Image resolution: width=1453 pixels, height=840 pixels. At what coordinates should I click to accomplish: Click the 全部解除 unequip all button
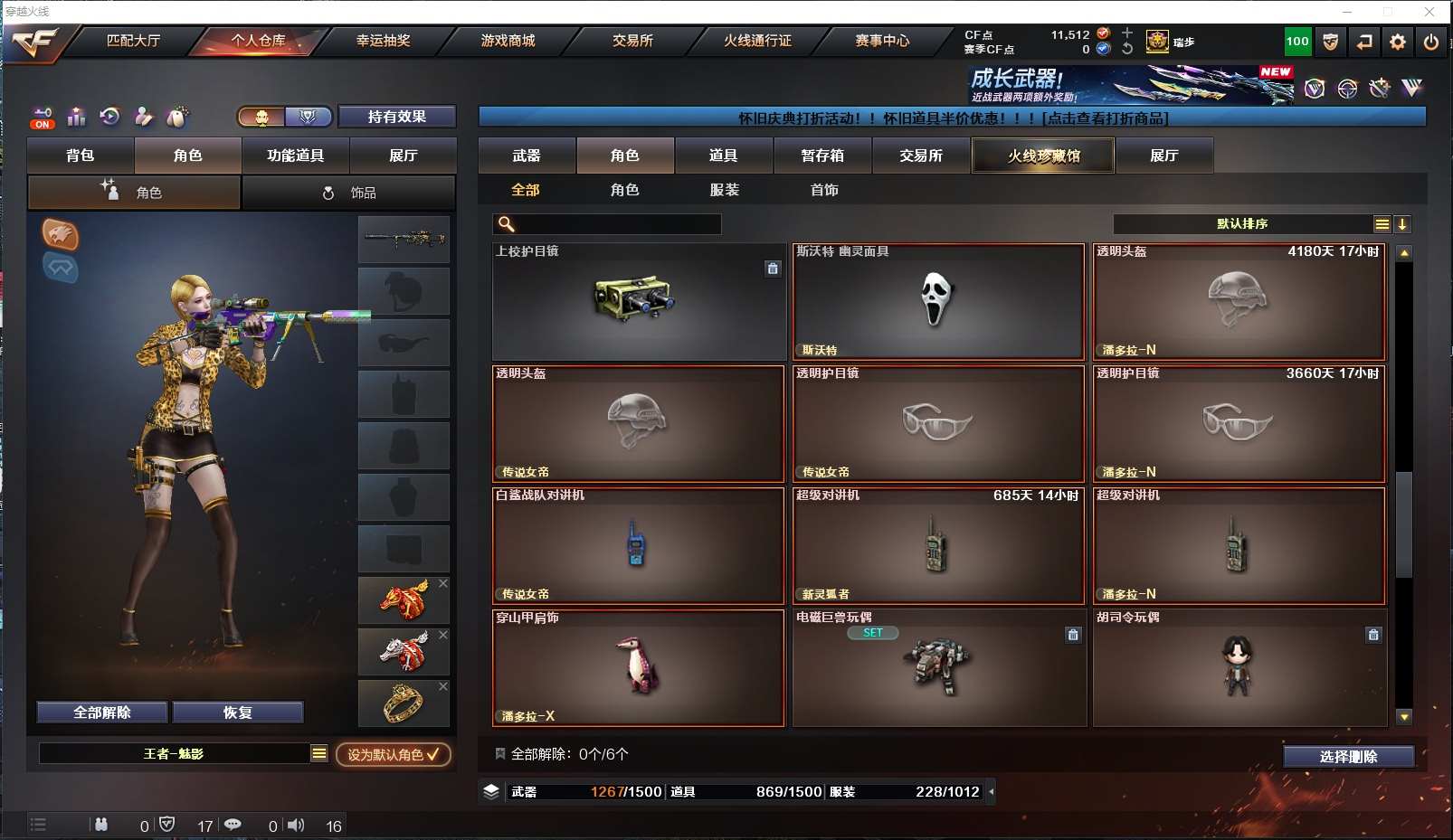pyautogui.click(x=102, y=713)
